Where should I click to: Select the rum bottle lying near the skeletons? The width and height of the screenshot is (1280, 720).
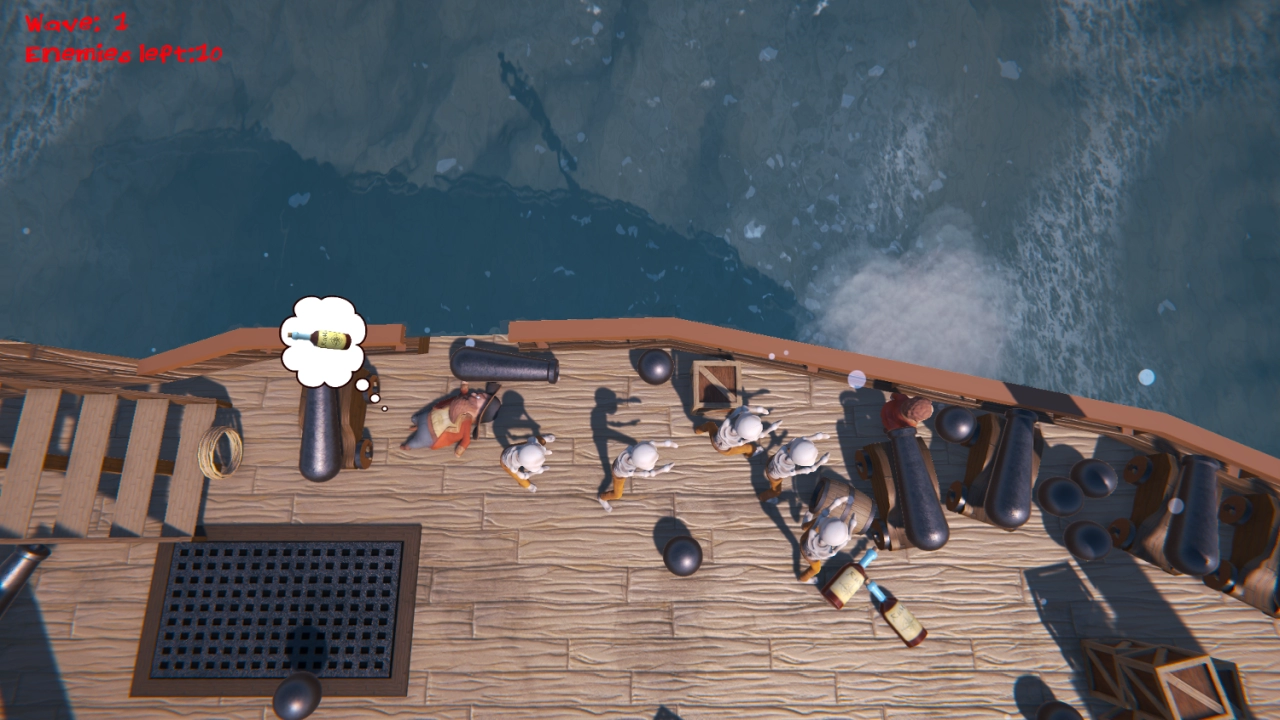coord(844,583)
